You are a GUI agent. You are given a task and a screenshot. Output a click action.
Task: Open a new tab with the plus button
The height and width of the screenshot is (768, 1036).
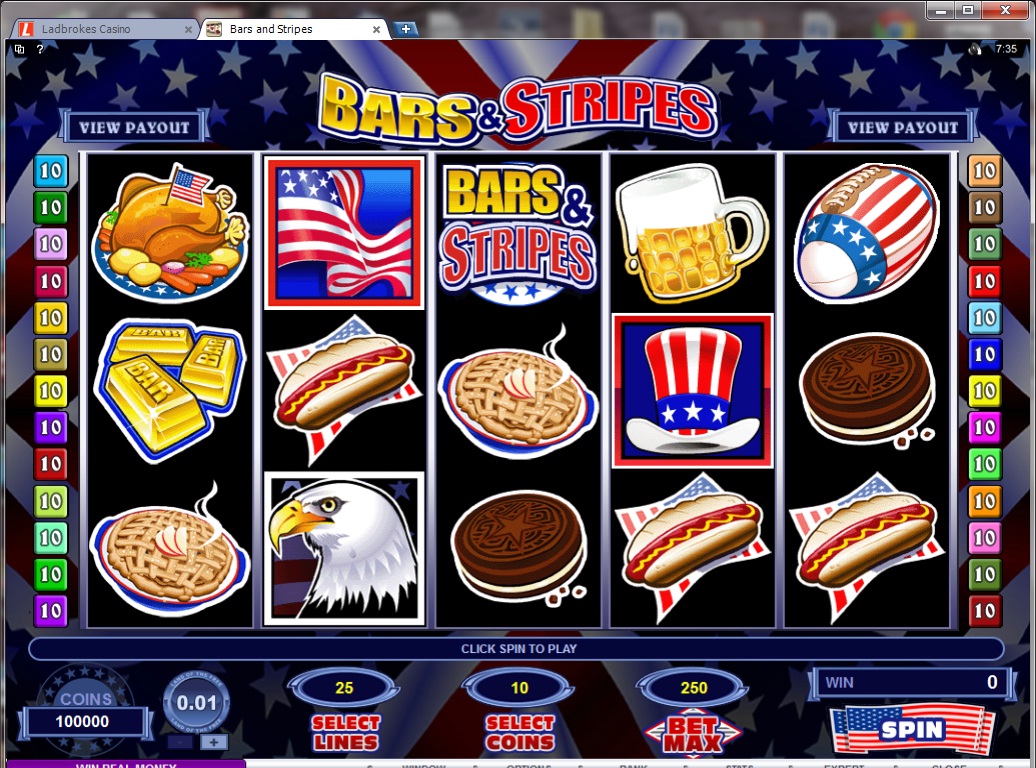pos(406,29)
